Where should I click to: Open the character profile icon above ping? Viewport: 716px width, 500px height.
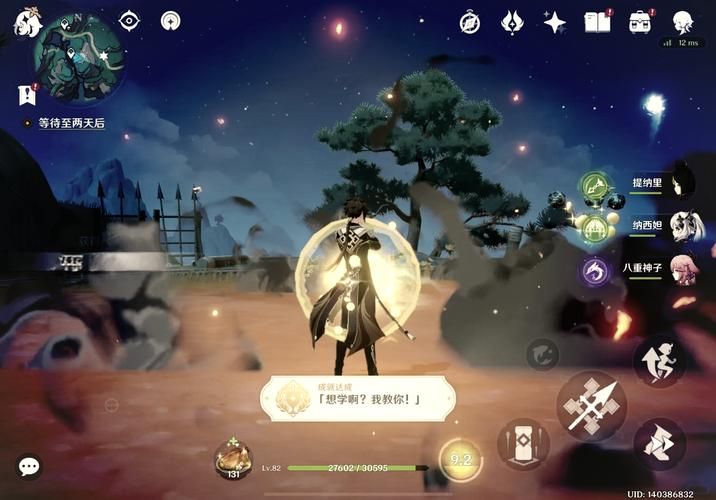(x=683, y=21)
